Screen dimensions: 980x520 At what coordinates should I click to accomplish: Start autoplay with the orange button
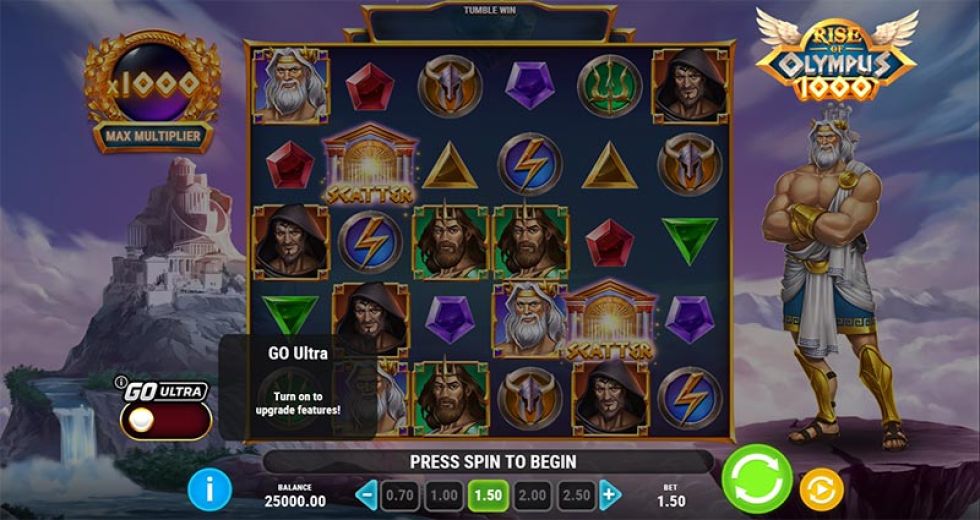coord(821,489)
